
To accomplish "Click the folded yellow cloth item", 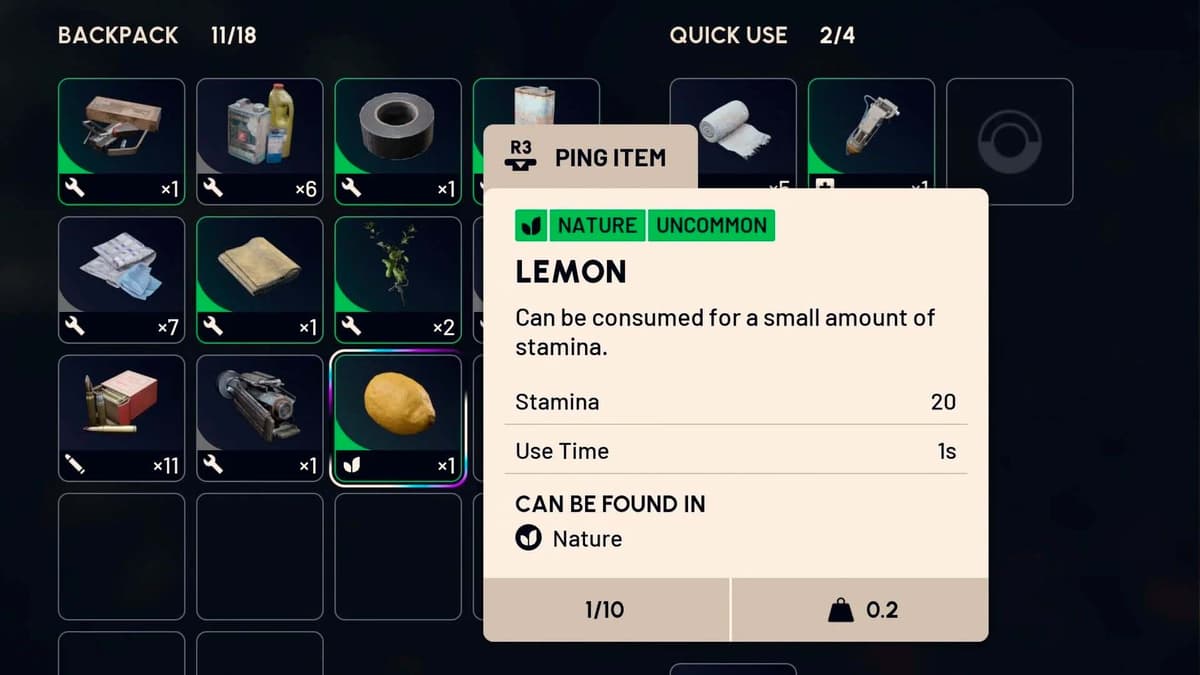I will point(259,279).
